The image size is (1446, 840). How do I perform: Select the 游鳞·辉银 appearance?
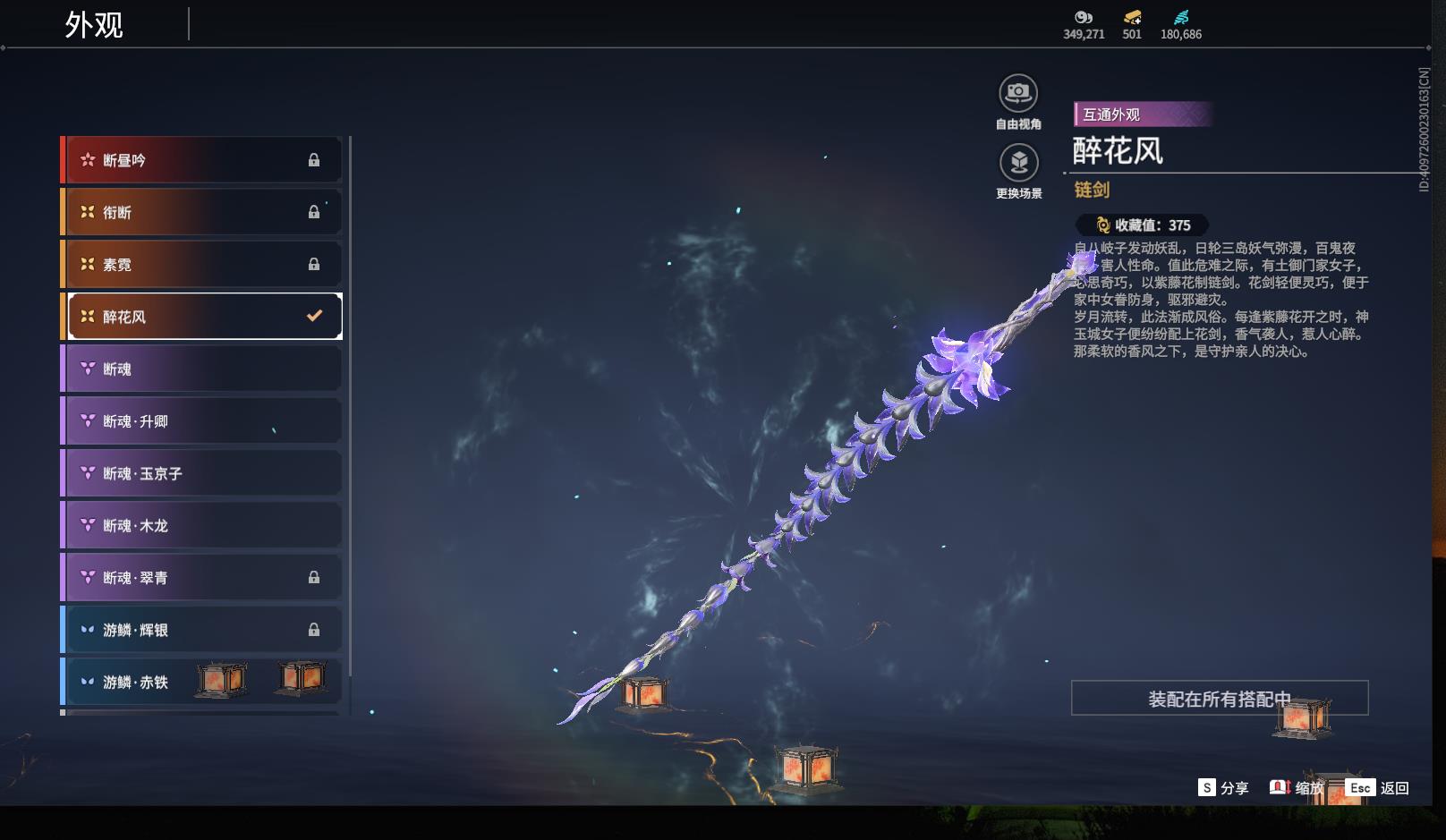coord(202,630)
